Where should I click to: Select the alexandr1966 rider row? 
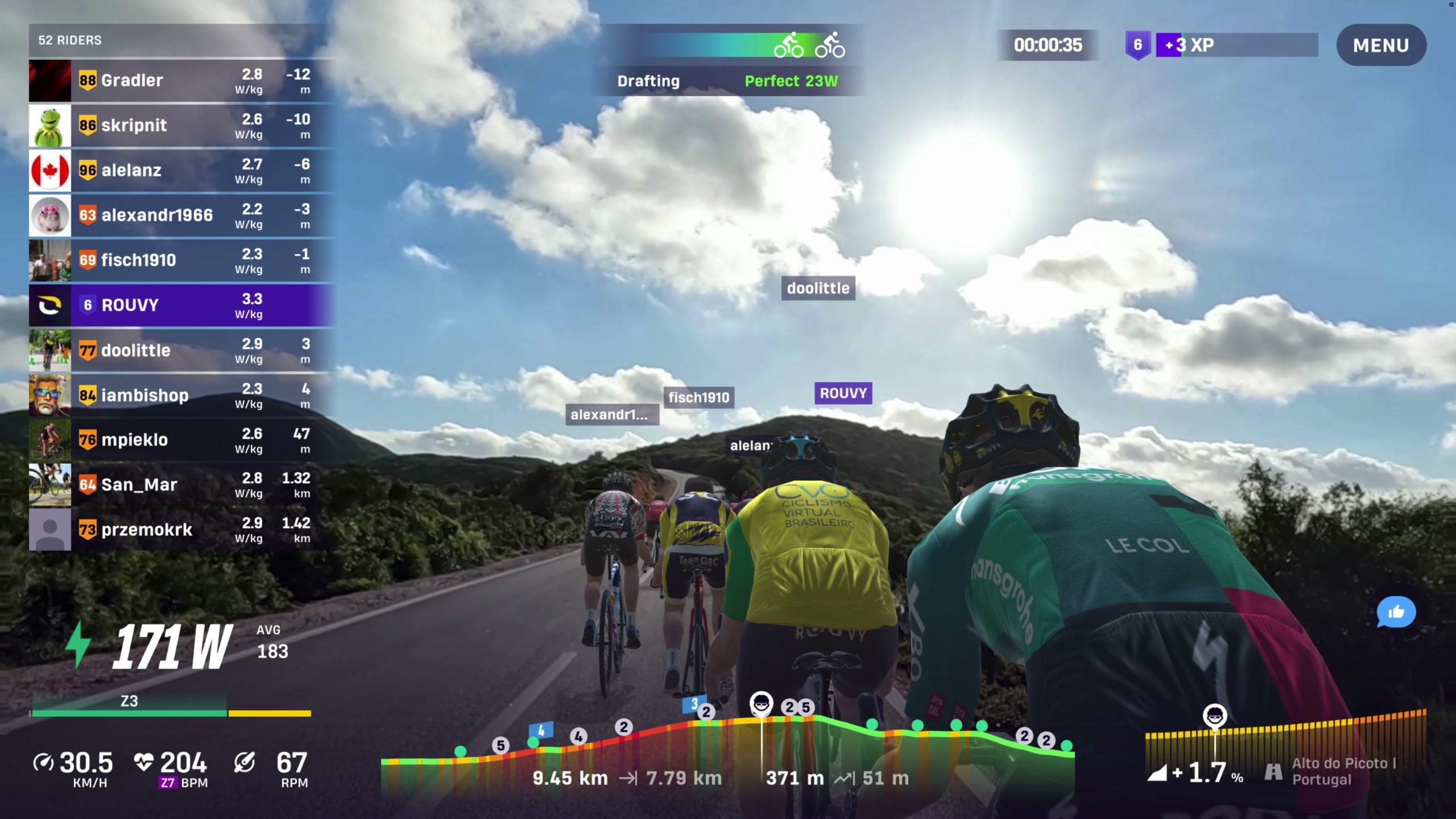coord(181,215)
